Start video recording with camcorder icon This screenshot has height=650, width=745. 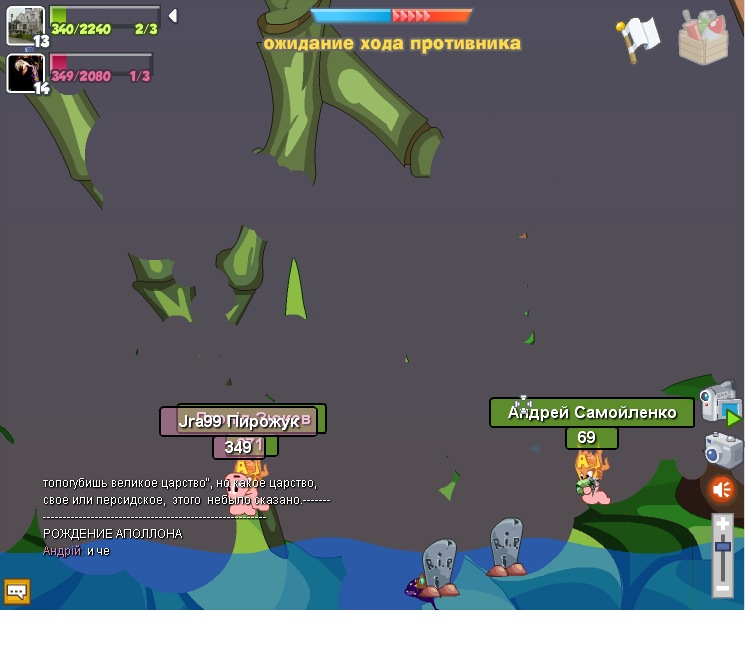(719, 402)
